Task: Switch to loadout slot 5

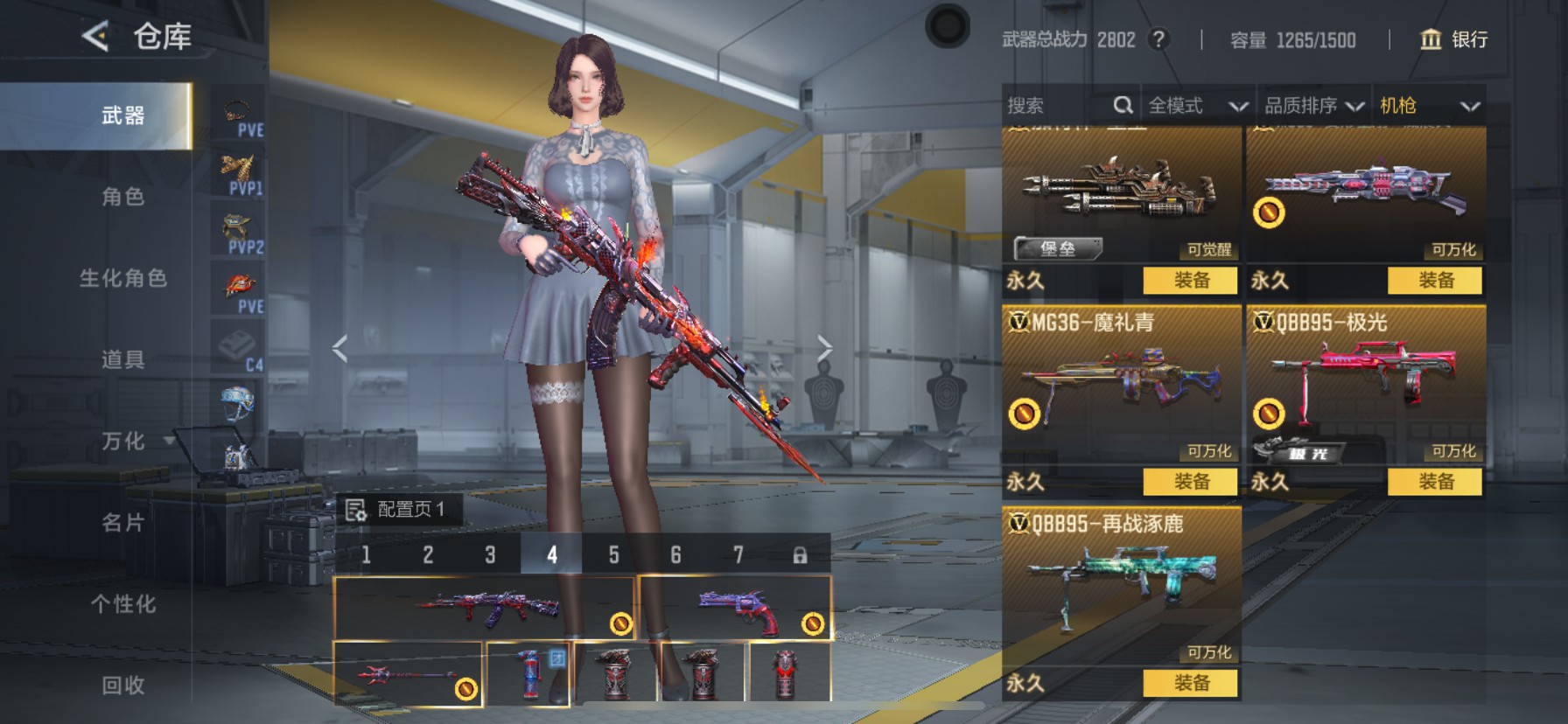Action: coord(613,554)
